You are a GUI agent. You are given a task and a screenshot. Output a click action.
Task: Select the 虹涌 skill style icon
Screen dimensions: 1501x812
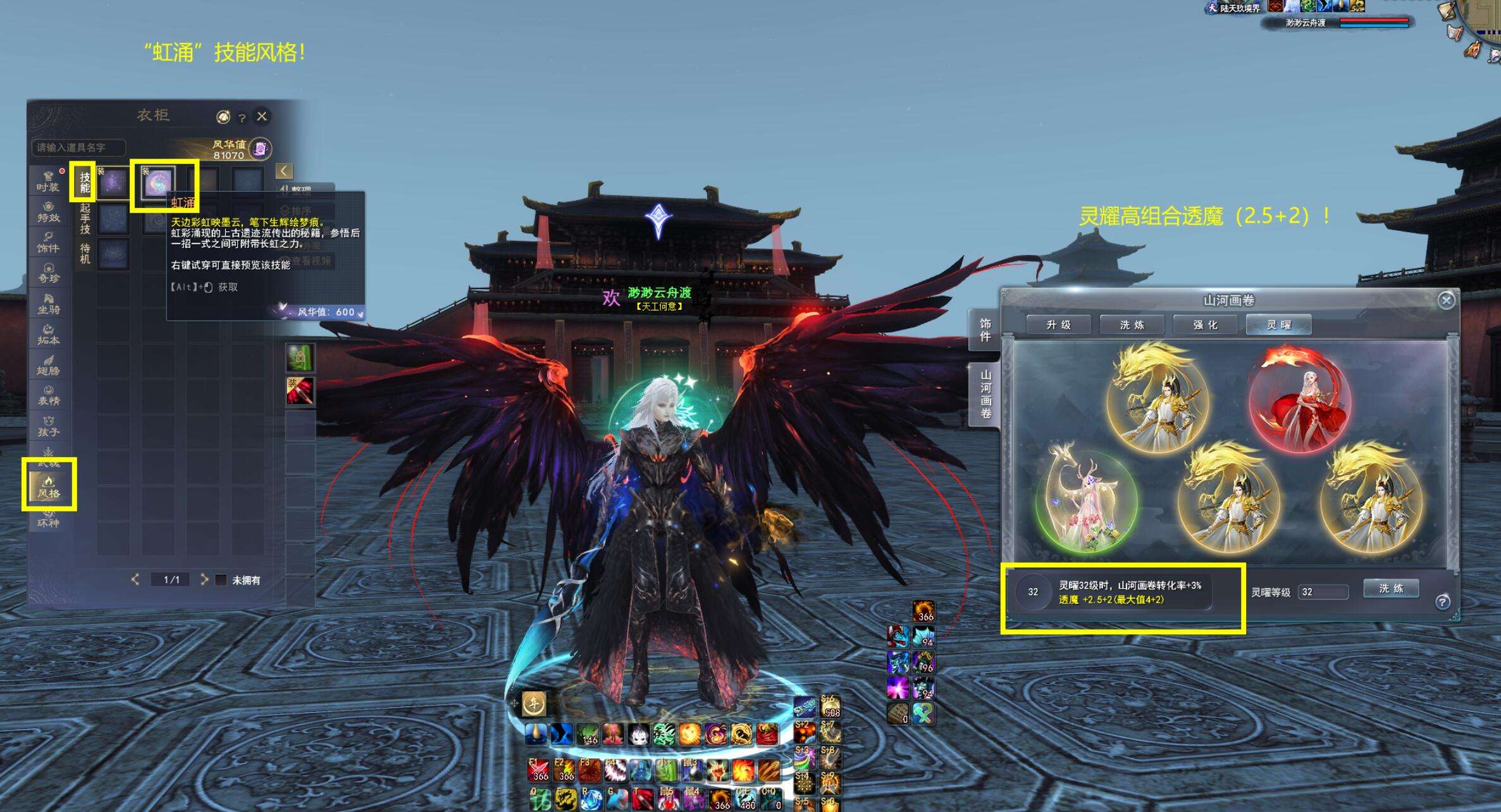[157, 183]
